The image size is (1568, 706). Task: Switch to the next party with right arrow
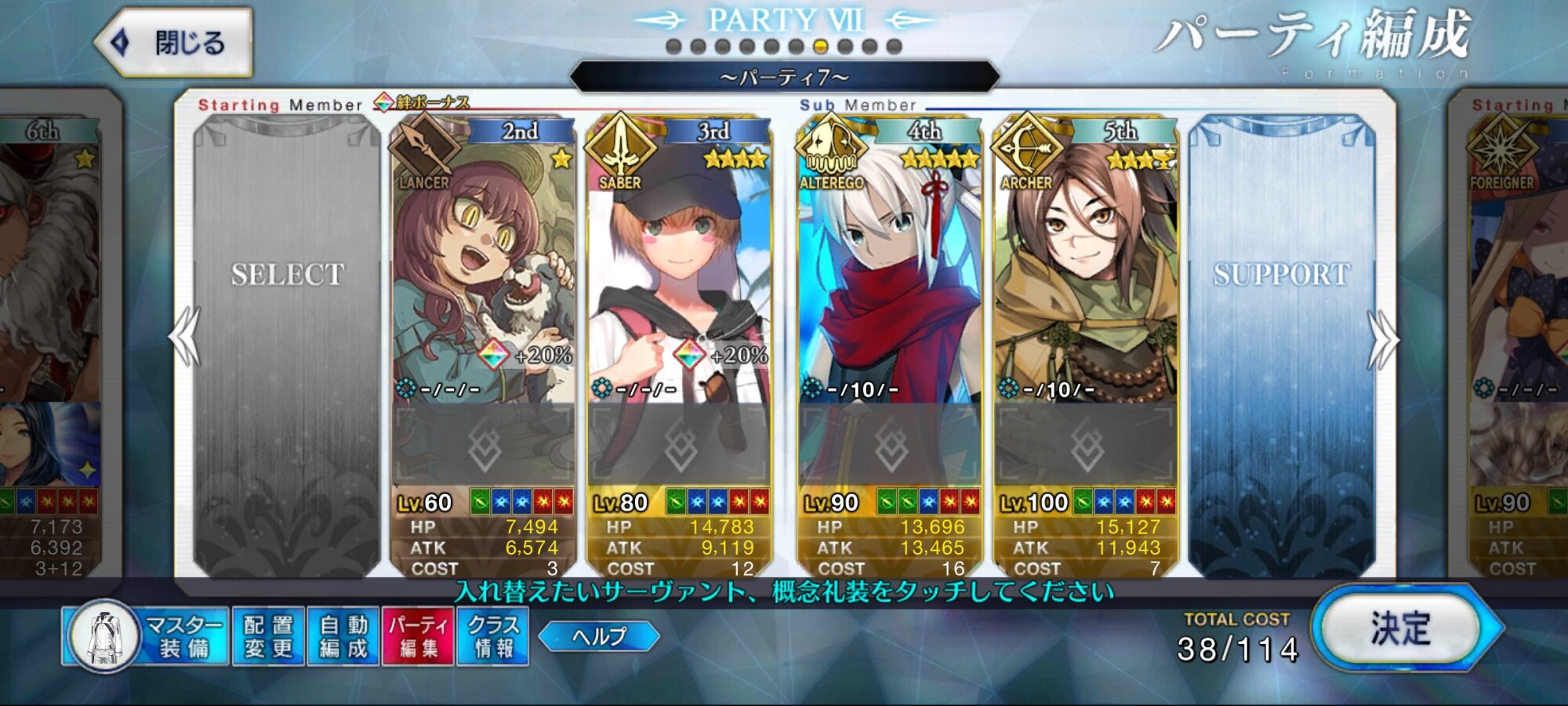[1383, 339]
